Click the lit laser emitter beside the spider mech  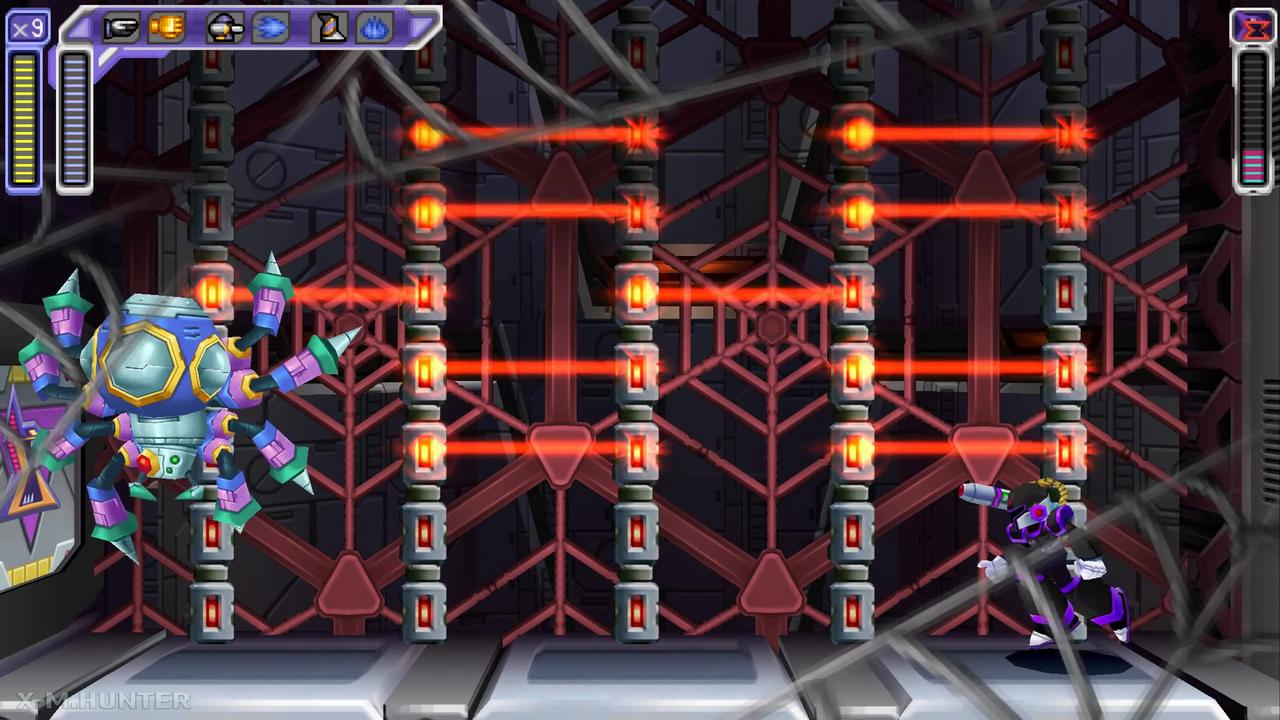213,292
